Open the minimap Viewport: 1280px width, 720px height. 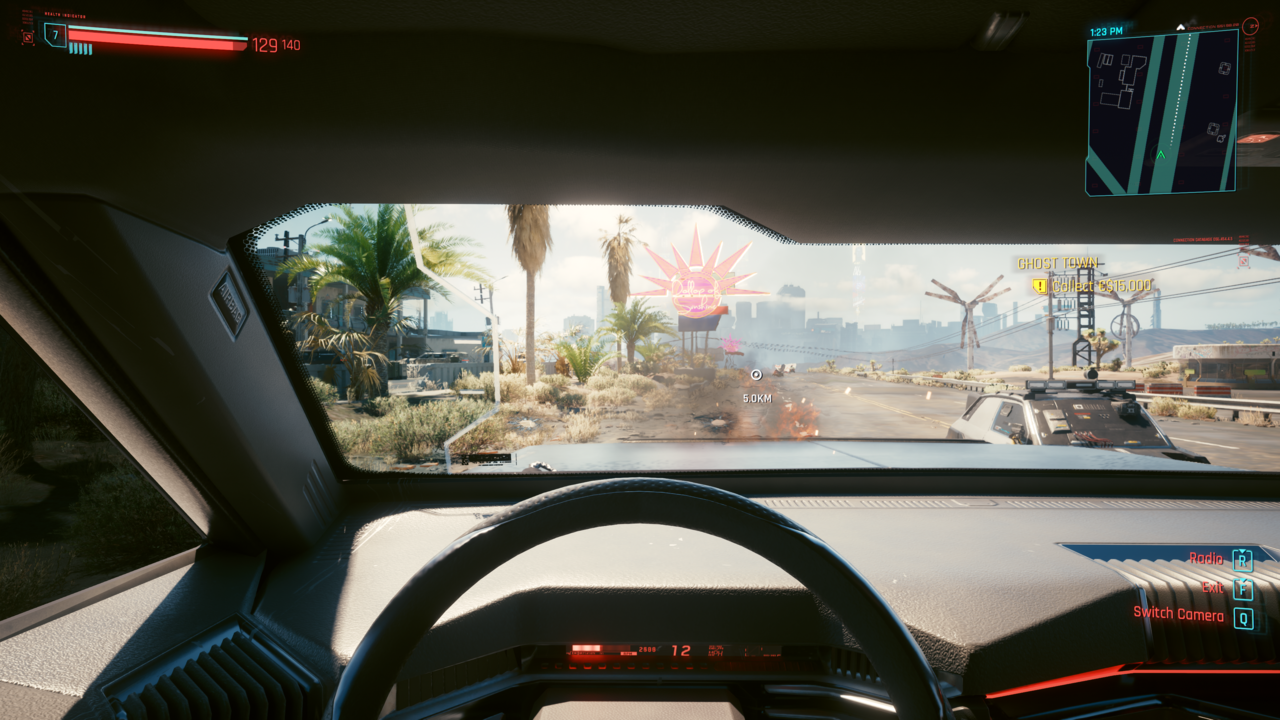click(1162, 110)
